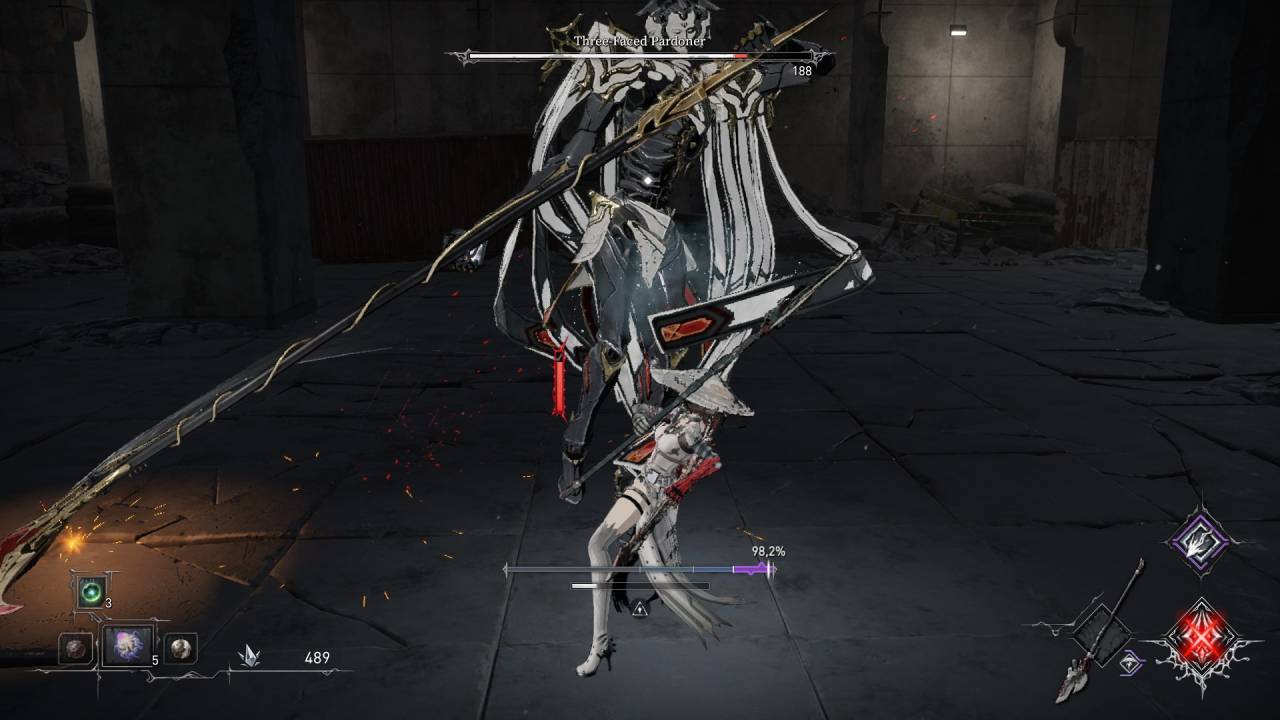The height and width of the screenshot is (720, 1280).
Task: Select the dim gray orb item slot
Action: pos(74,648)
